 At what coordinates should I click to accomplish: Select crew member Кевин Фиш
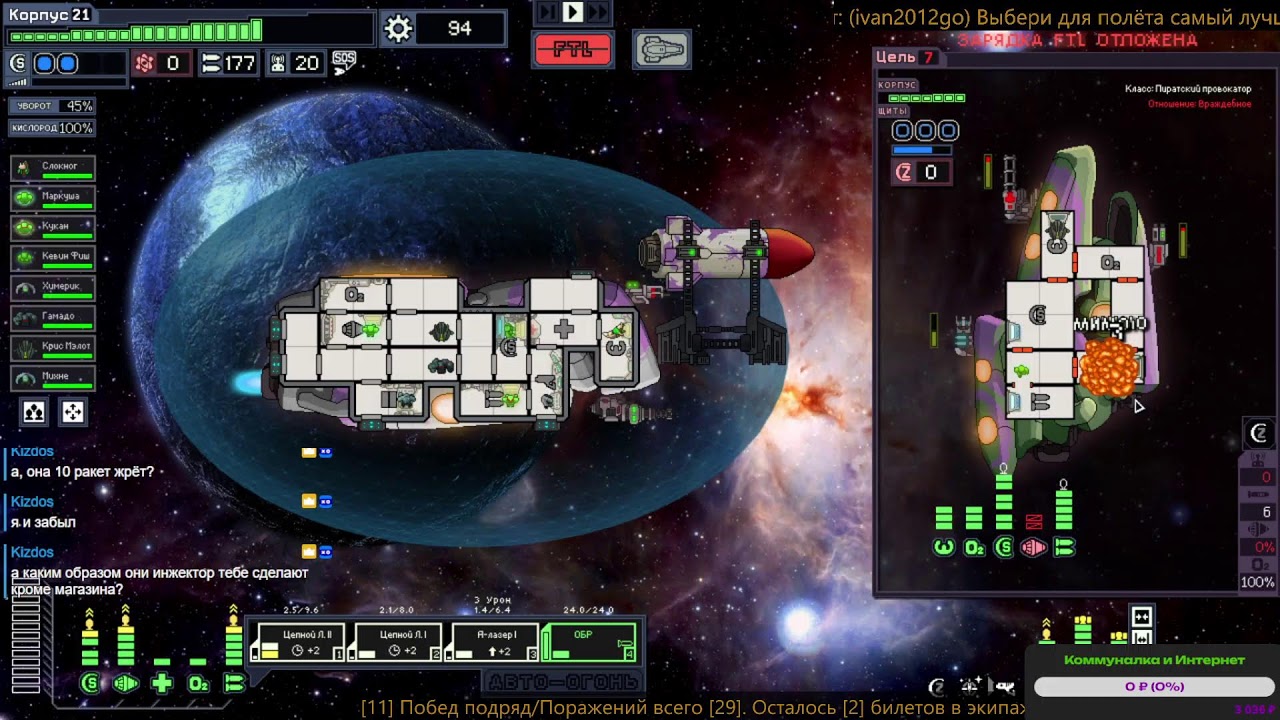pos(53,258)
